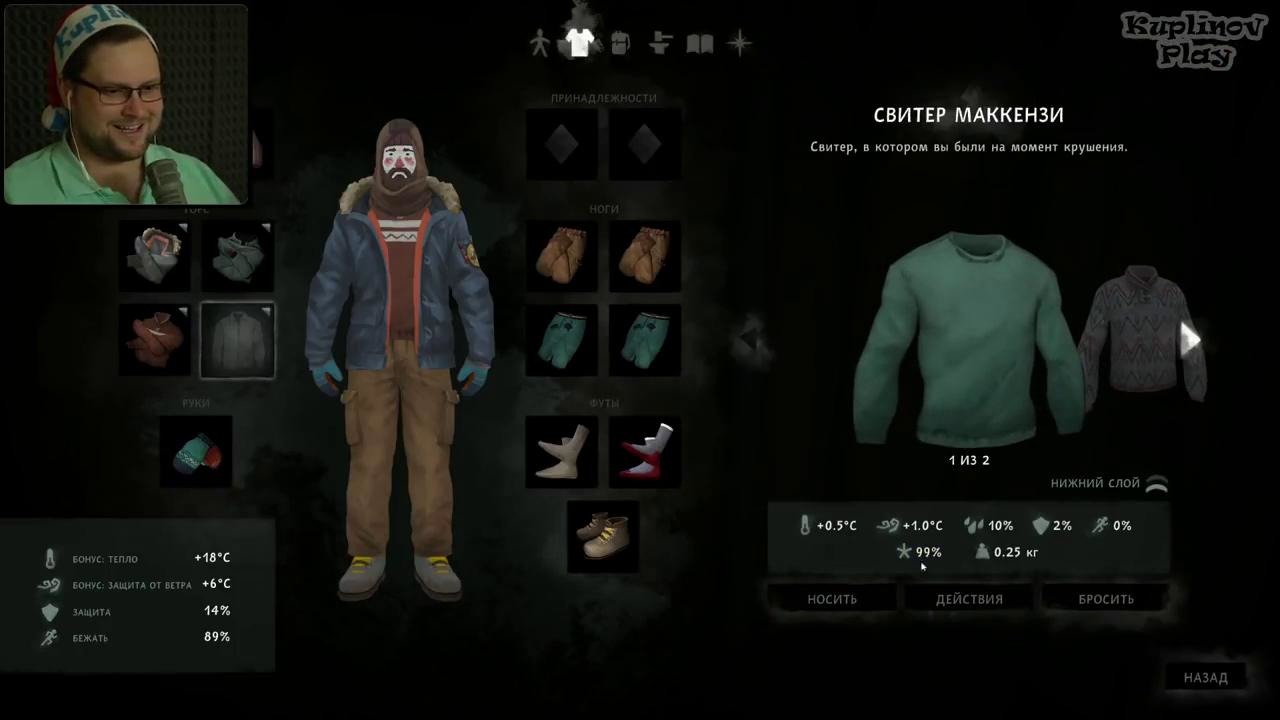The image size is (1280, 720).
Task: Open the crafting tab with workbench icon
Action: (659, 44)
